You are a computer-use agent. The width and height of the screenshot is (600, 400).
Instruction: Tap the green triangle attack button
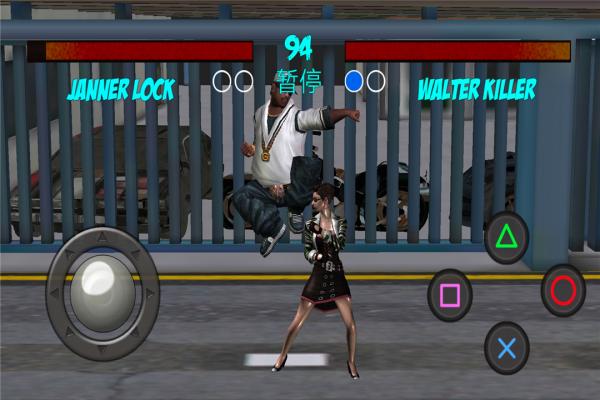click(506, 238)
